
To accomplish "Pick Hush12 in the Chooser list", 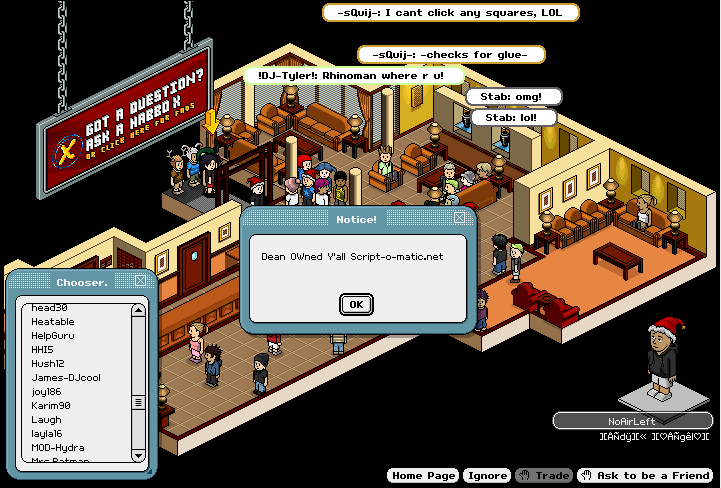I will [47, 364].
